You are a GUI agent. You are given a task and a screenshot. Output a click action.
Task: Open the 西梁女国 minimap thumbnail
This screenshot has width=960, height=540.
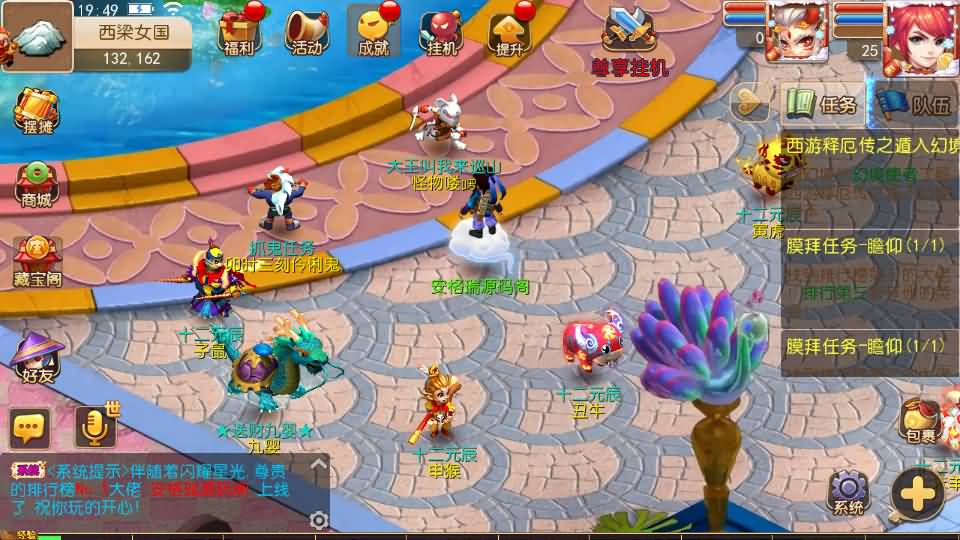coord(35,36)
